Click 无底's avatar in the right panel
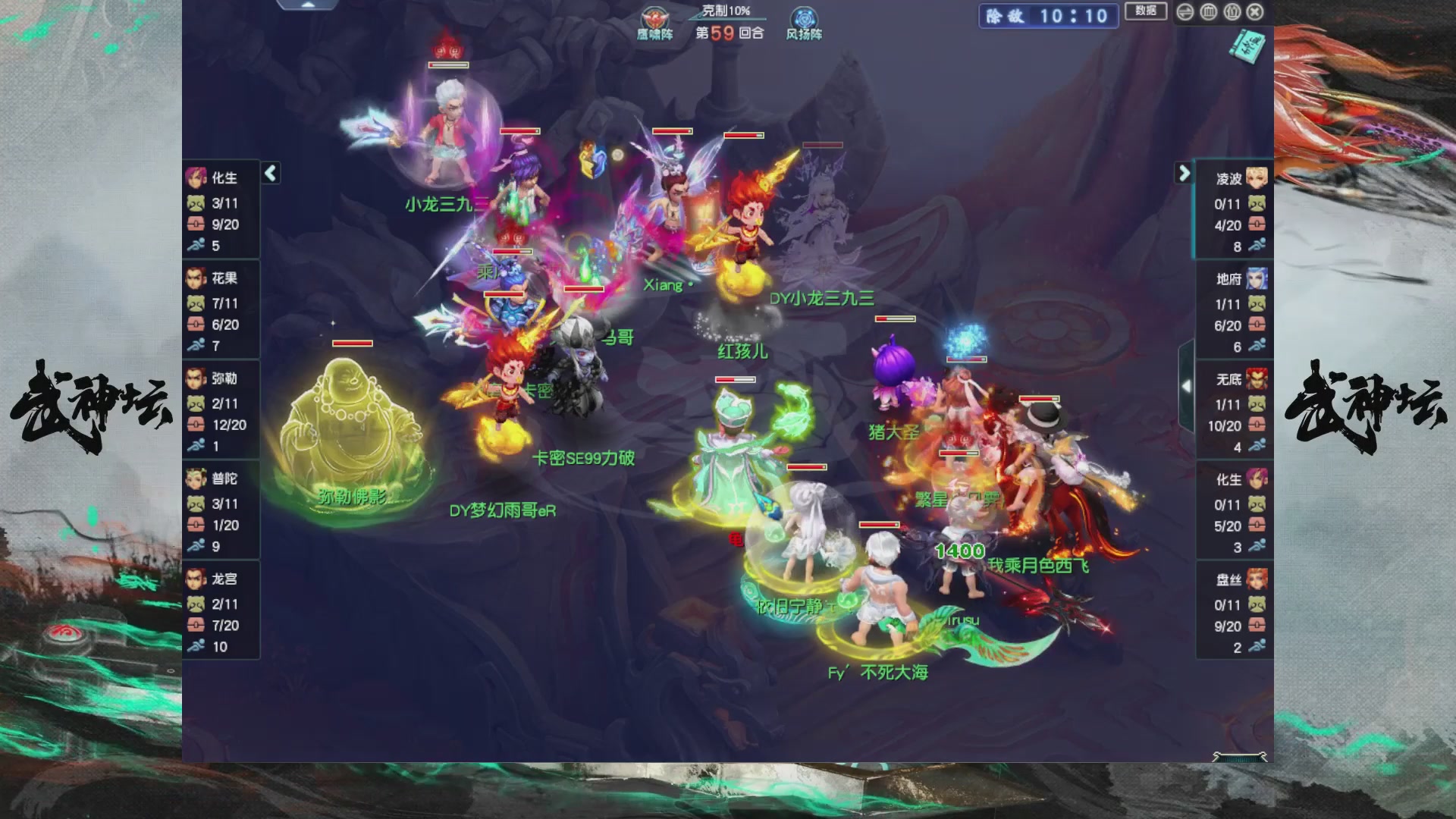Image resolution: width=1456 pixels, height=819 pixels. point(1255,377)
